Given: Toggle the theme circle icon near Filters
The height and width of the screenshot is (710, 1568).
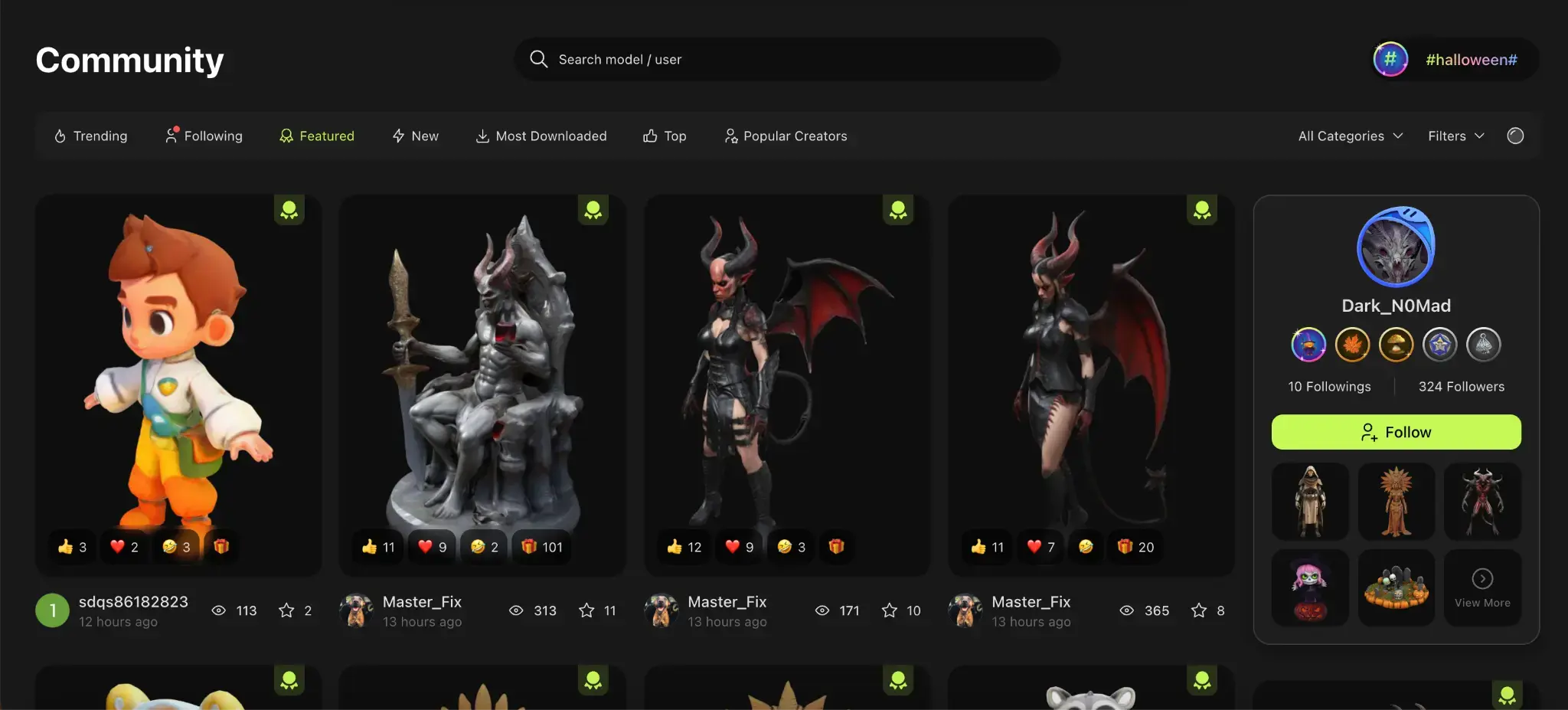Looking at the screenshot, I should coord(1516,136).
